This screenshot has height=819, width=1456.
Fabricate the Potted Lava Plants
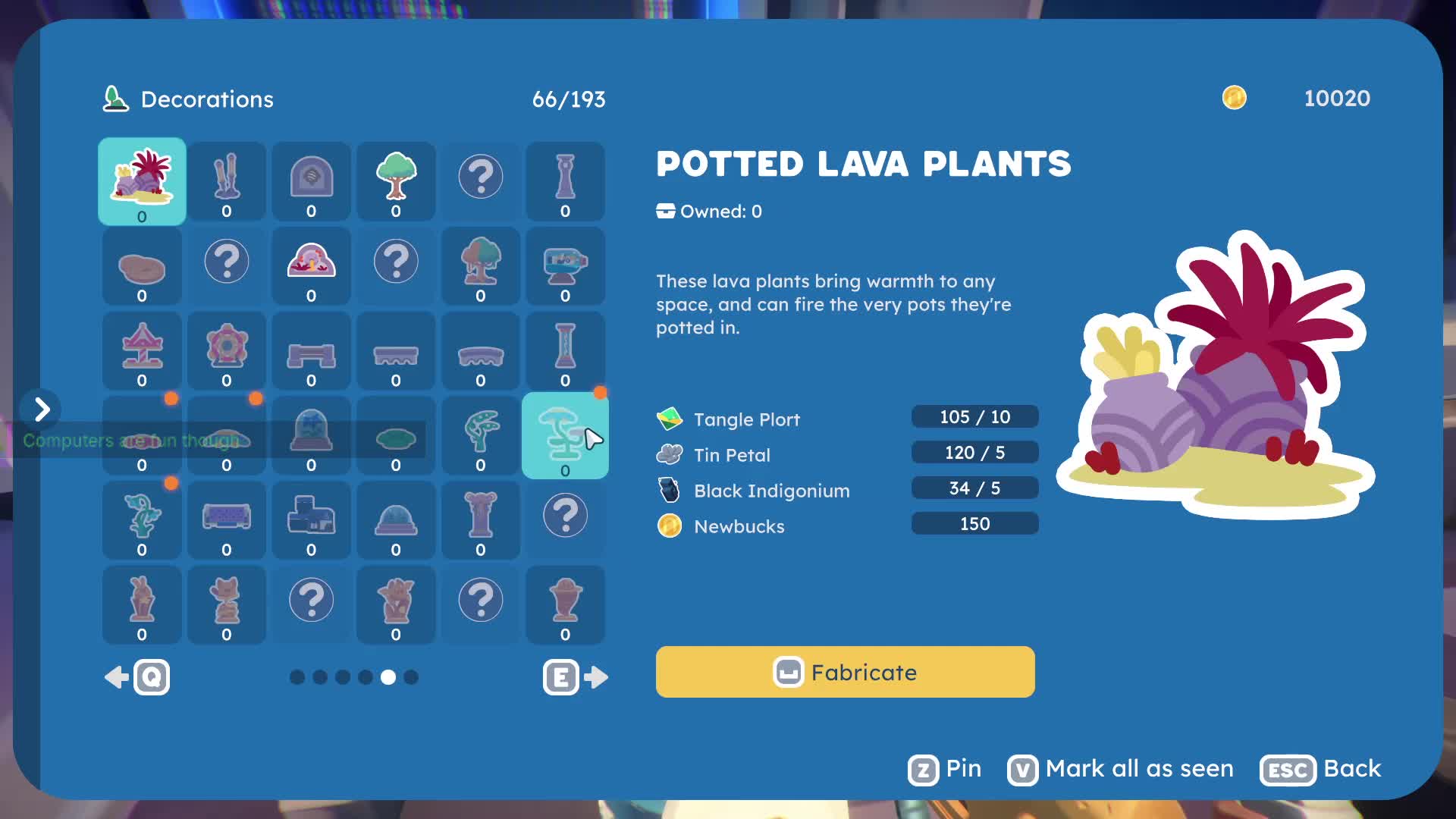pos(845,672)
